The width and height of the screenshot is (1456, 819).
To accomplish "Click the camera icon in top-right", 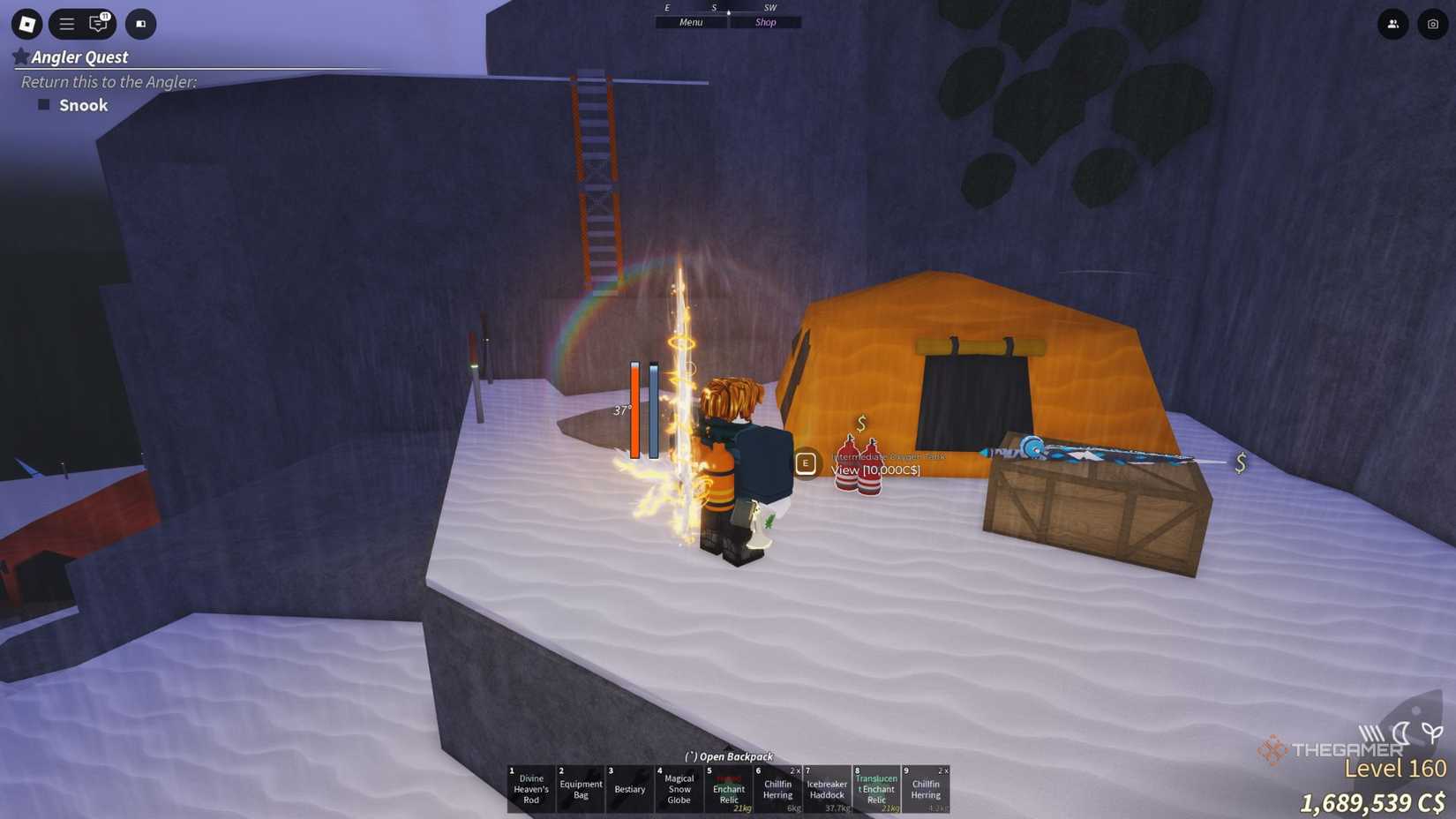I will (x=1431, y=24).
